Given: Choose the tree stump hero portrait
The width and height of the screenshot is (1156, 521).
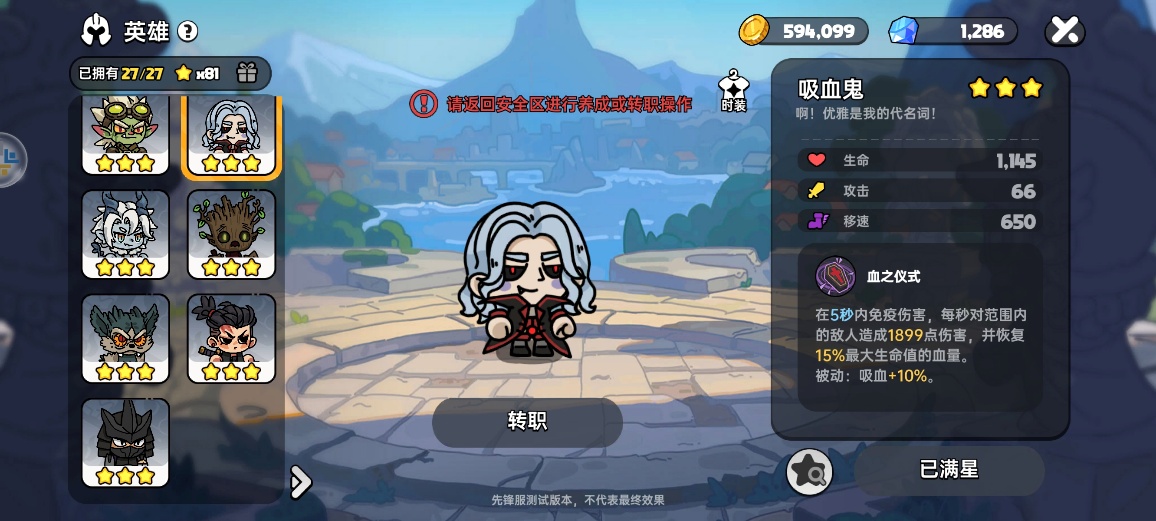Looking at the screenshot, I should (231, 234).
